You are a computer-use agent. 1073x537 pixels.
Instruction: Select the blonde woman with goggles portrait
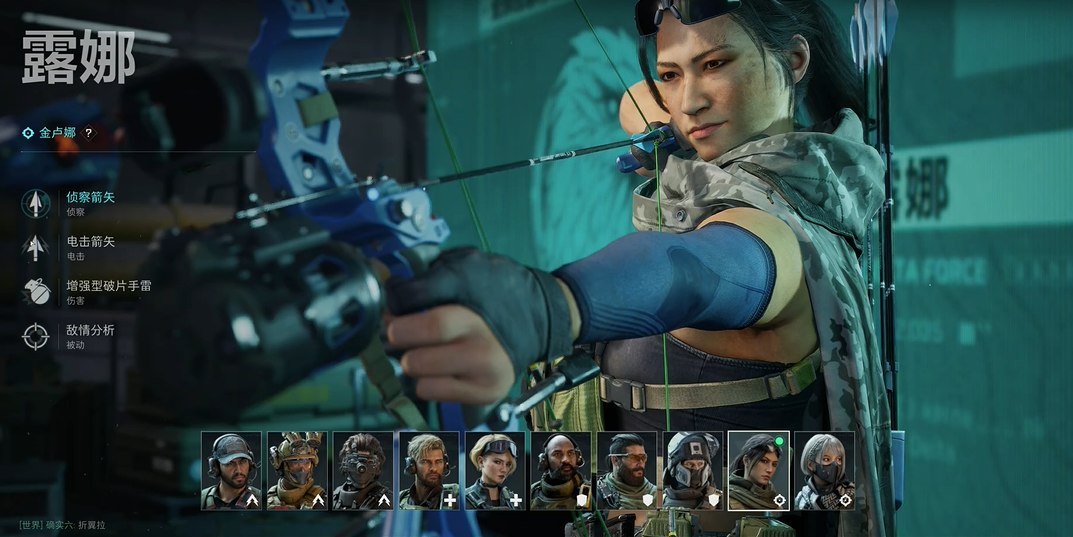coord(495,471)
